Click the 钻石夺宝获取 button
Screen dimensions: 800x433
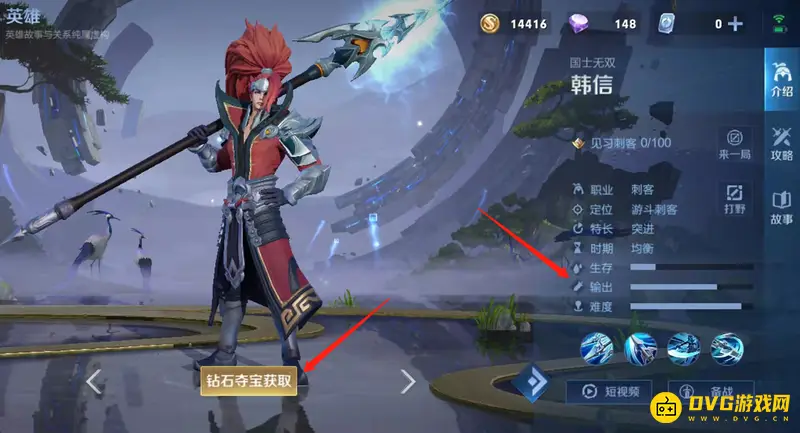pyautogui.click(x=249, y=380)
